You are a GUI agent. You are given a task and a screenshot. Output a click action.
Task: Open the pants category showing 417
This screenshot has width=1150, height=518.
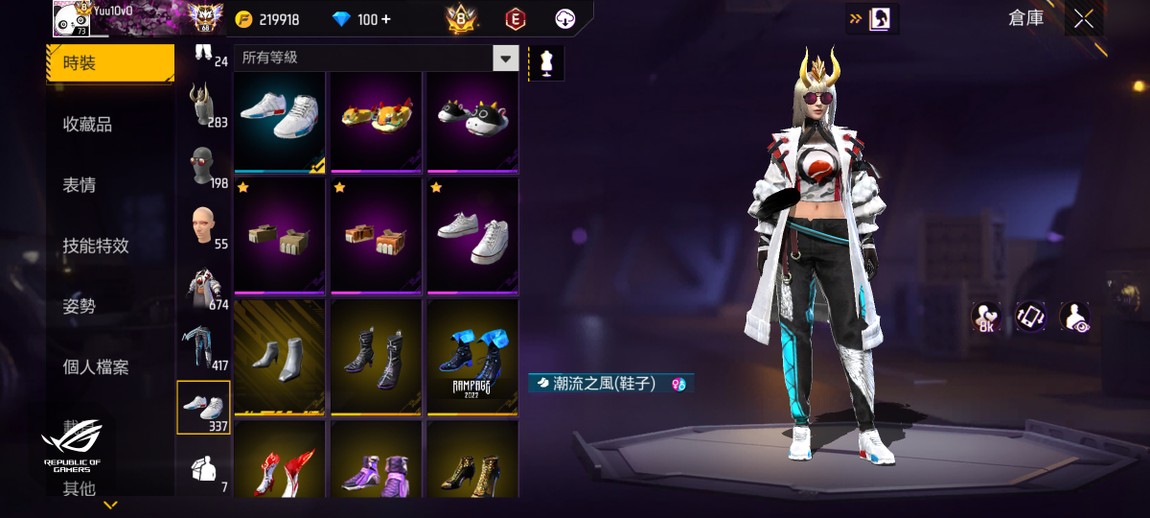pyautogui.click(x=204, y=348)
